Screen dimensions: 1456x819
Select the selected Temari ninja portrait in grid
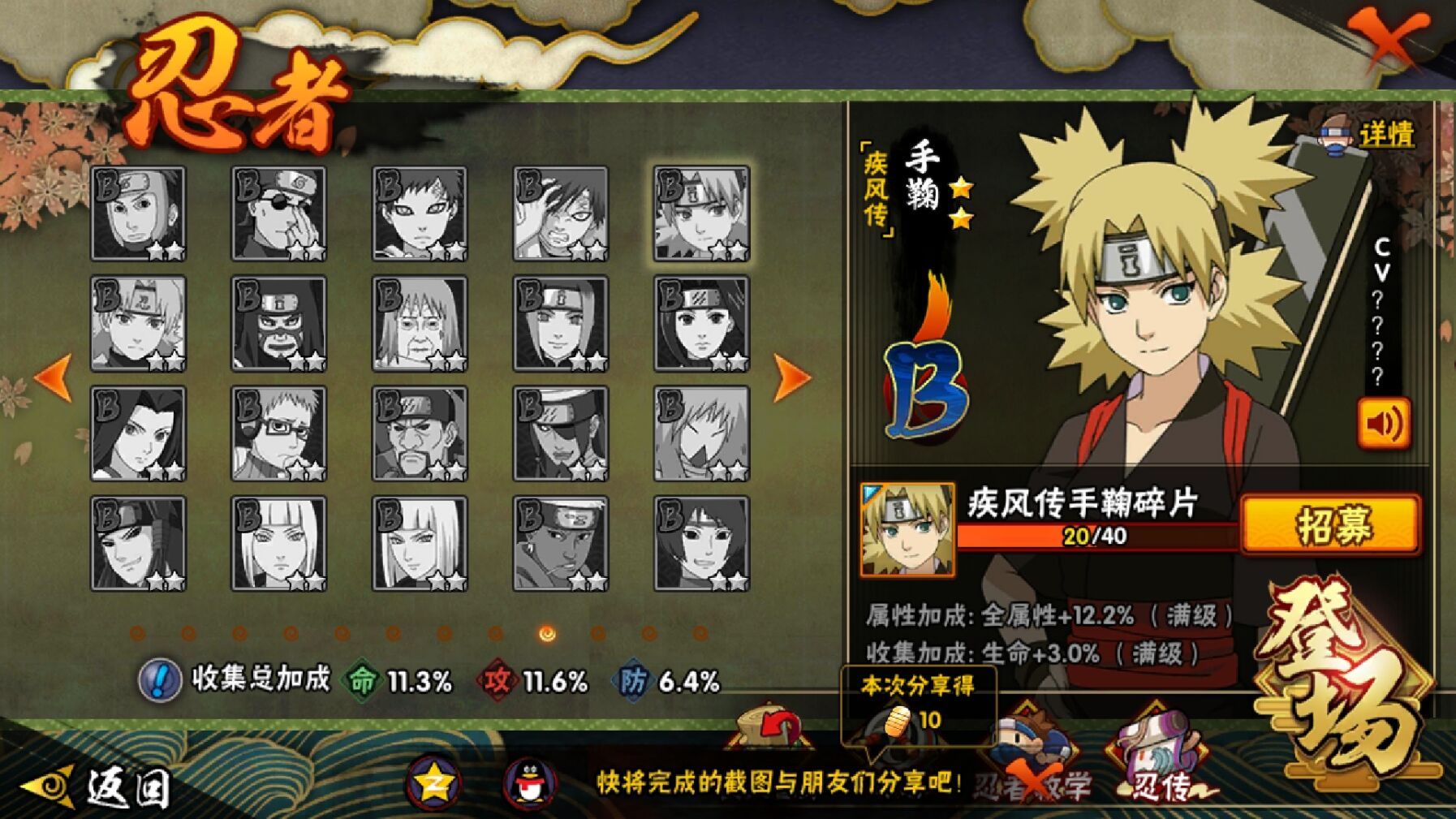[x=702, y=213]
